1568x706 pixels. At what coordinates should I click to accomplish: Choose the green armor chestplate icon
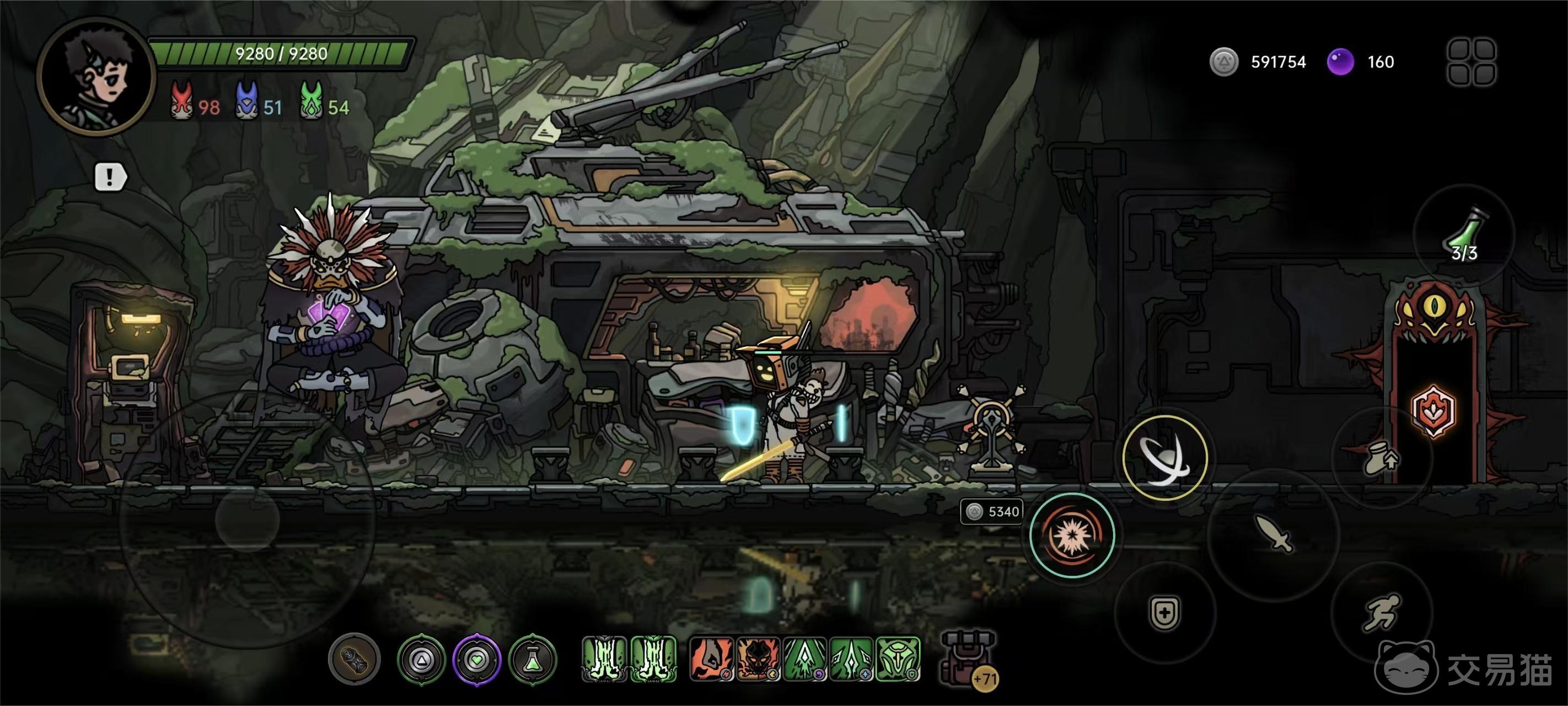[x=898, y=659]
